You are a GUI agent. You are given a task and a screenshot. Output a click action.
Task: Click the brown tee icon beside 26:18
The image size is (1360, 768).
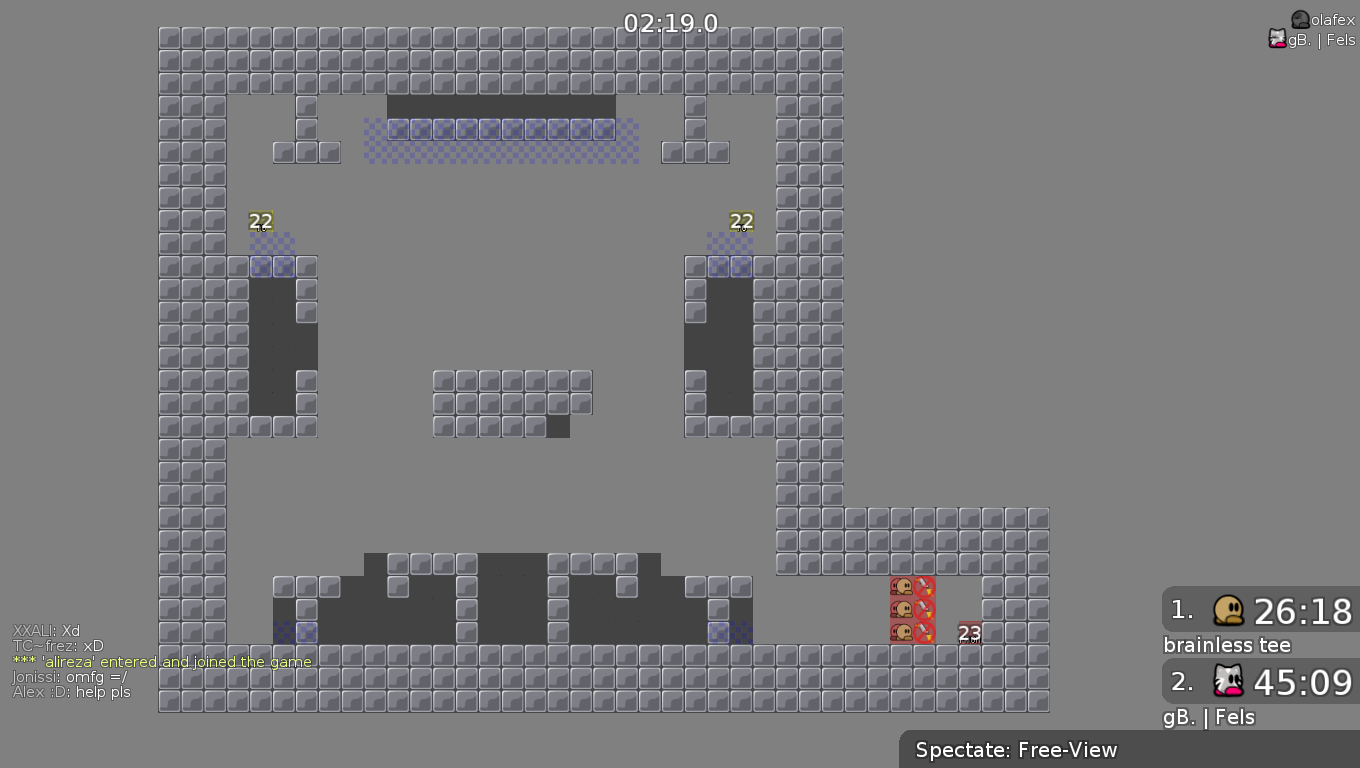coord(1228,611)
